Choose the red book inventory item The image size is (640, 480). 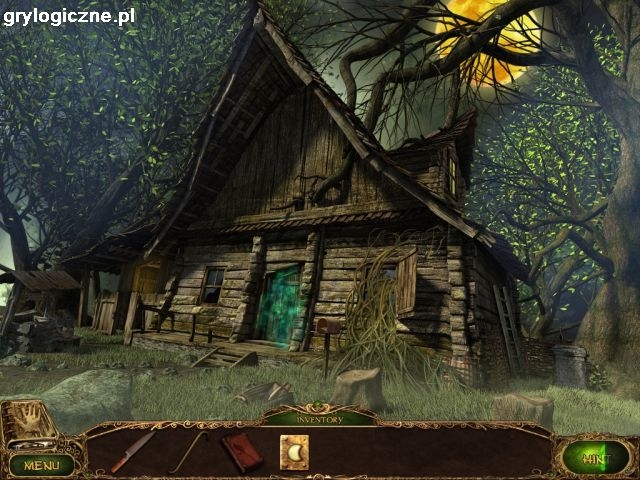pyautogui.click(x=242, y=451)
